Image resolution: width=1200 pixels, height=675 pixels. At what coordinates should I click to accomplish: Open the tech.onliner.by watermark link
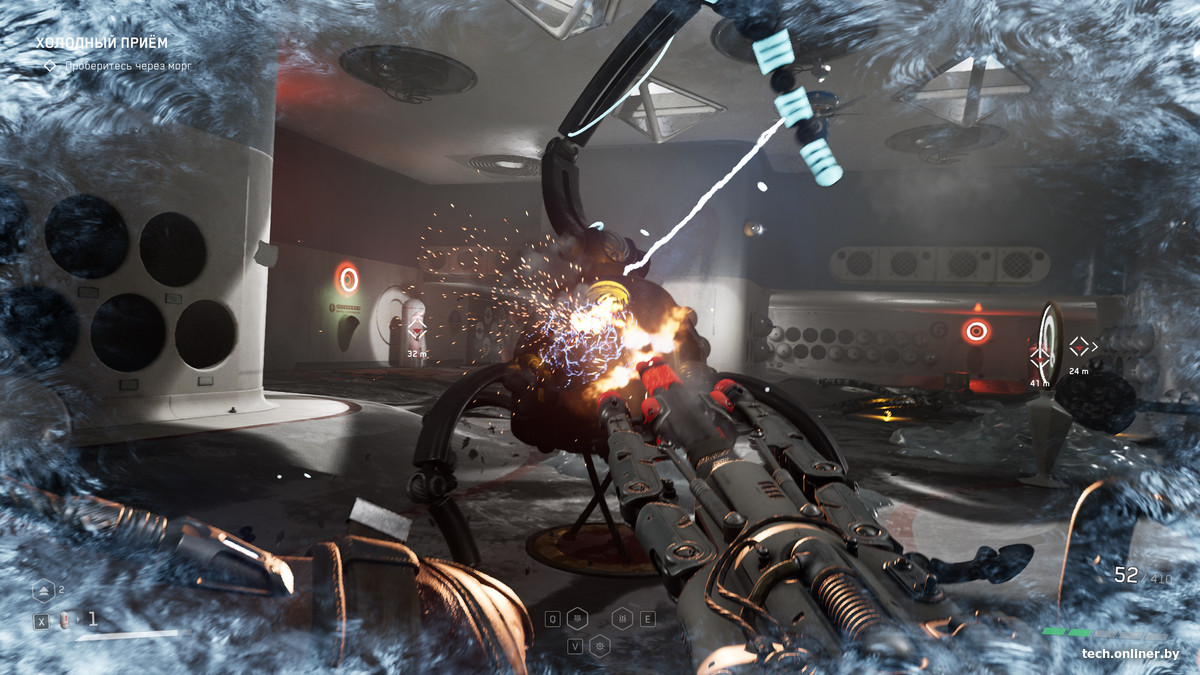pyautogui.click(x=1130, y=654)
